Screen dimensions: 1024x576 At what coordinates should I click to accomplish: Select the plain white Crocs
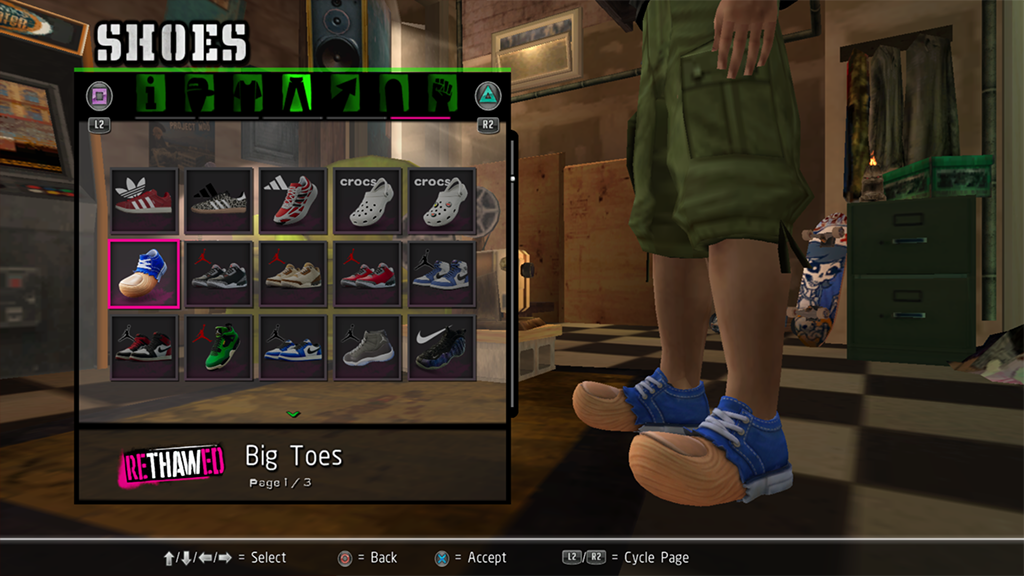click(x=368, y=200)
